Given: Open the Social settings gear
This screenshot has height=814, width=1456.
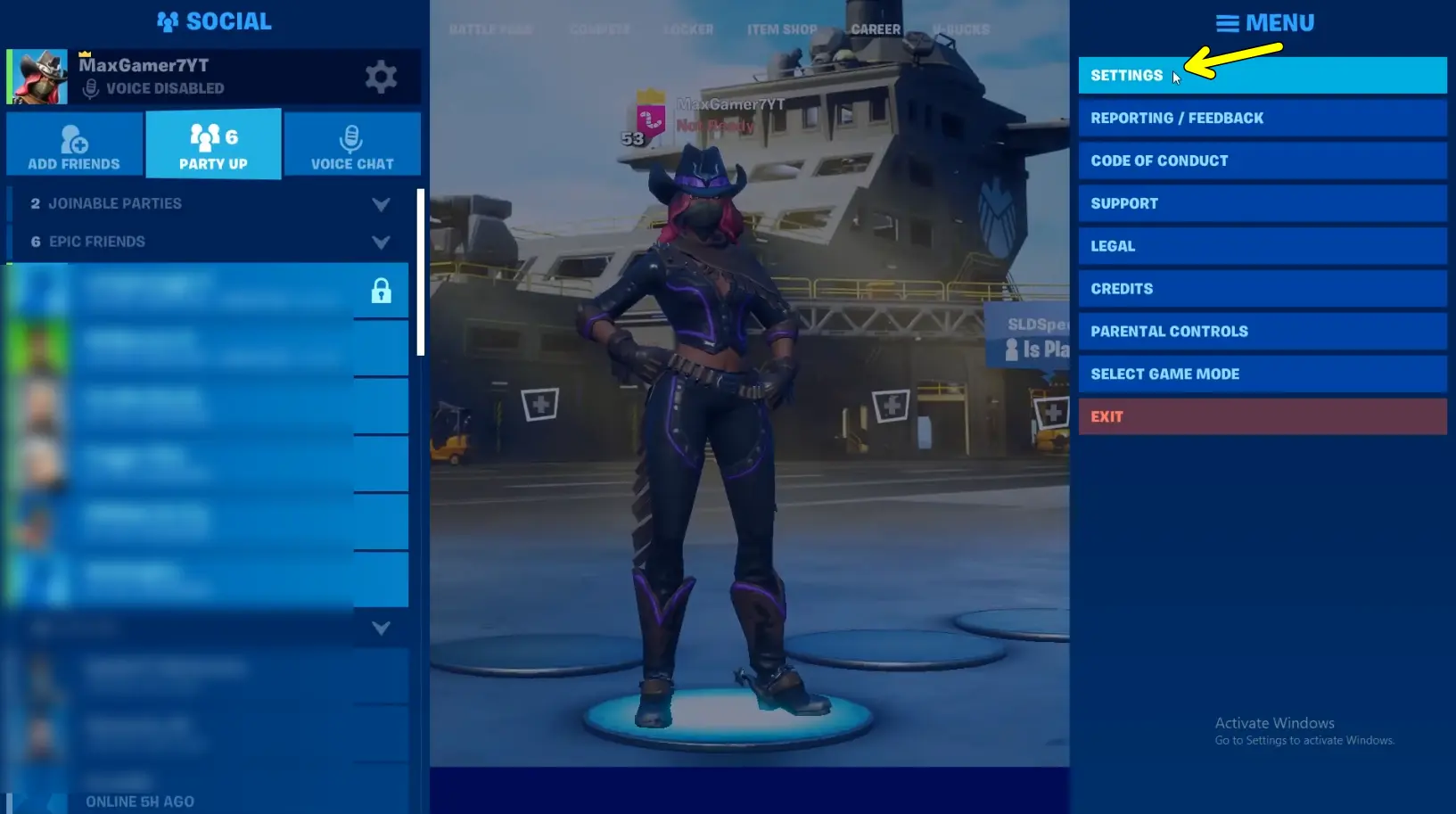Looking at the screenshot, I should point(382,76).
